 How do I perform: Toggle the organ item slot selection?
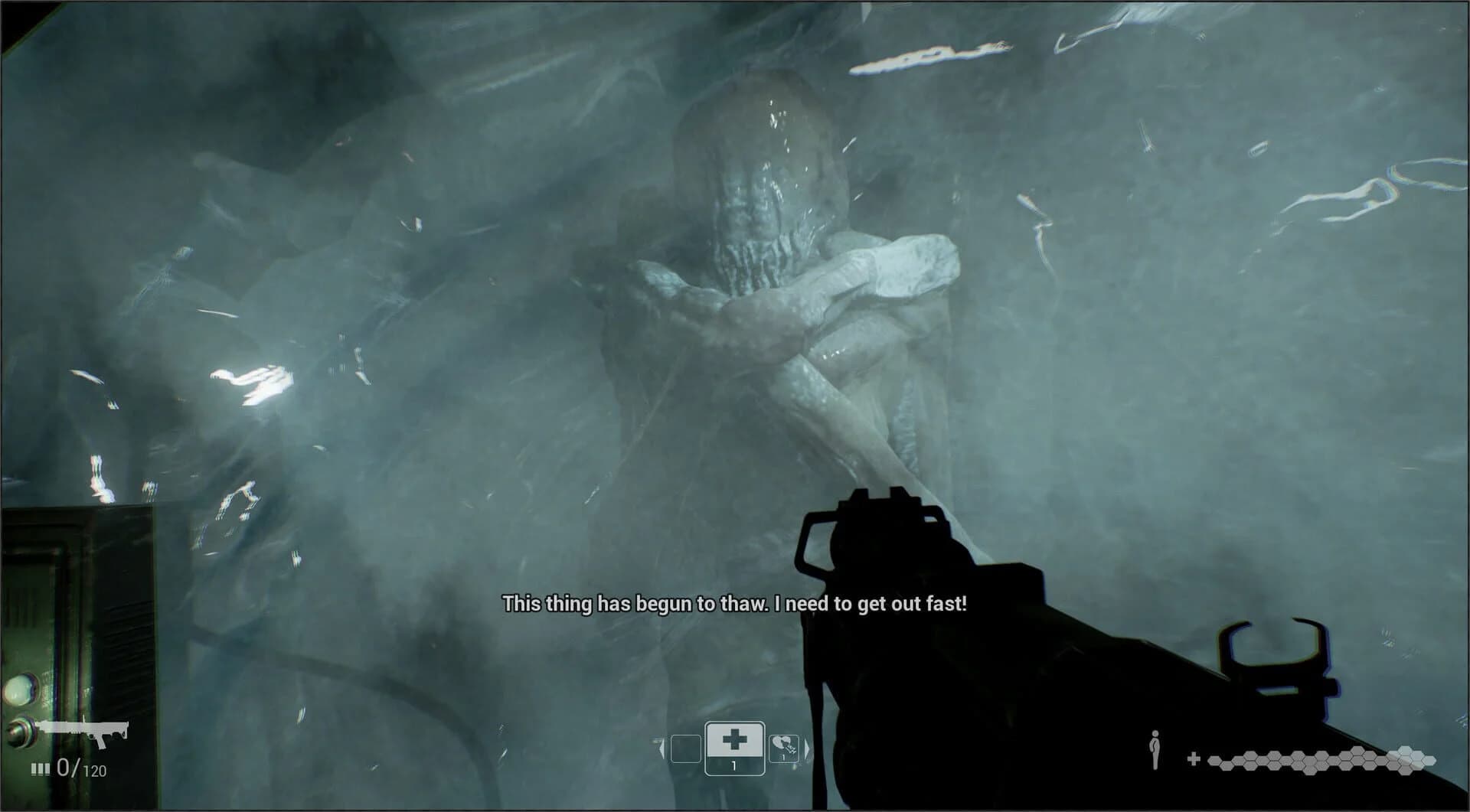[783, 748]
